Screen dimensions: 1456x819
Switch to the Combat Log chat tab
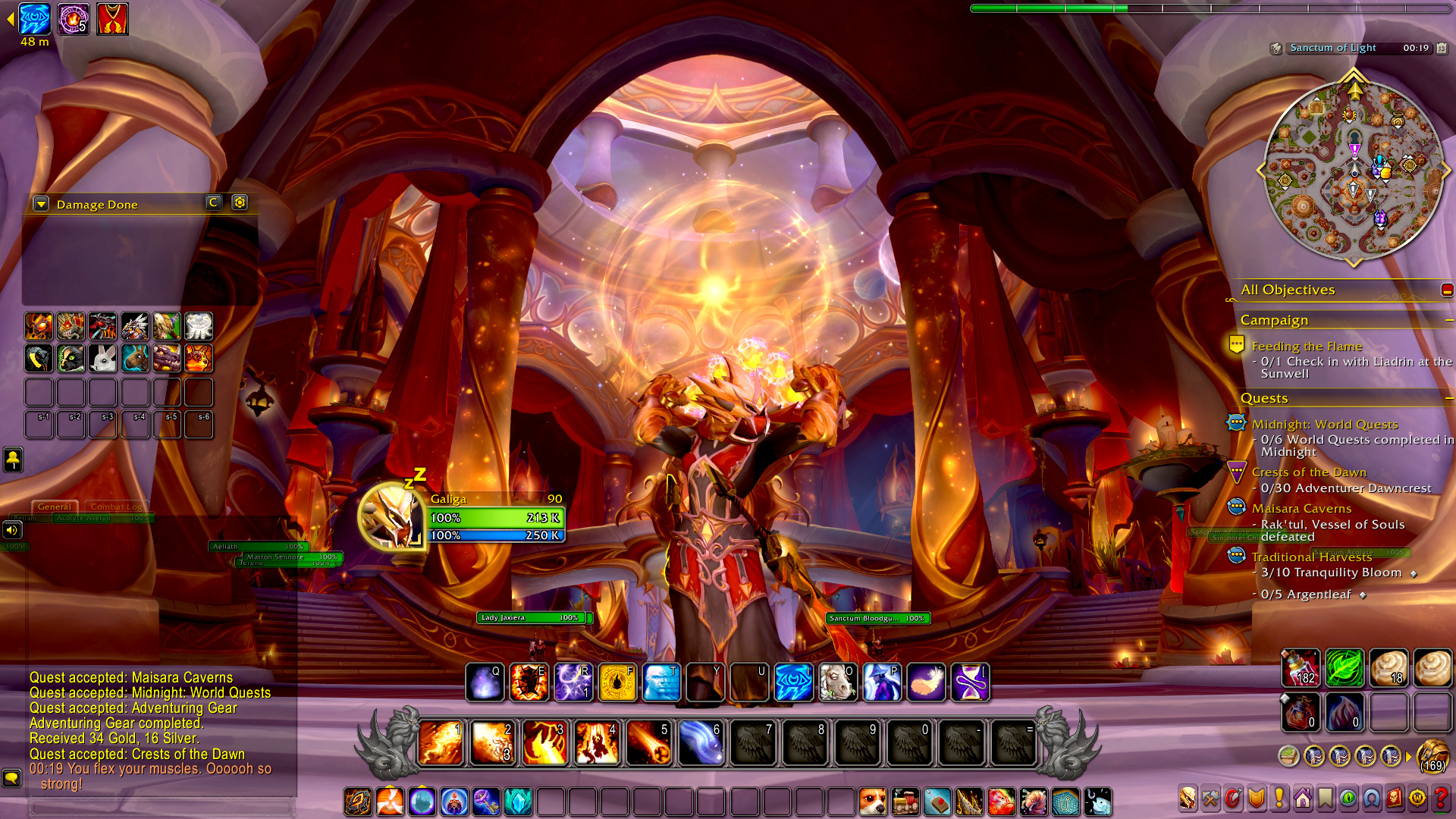click(115, 507)
